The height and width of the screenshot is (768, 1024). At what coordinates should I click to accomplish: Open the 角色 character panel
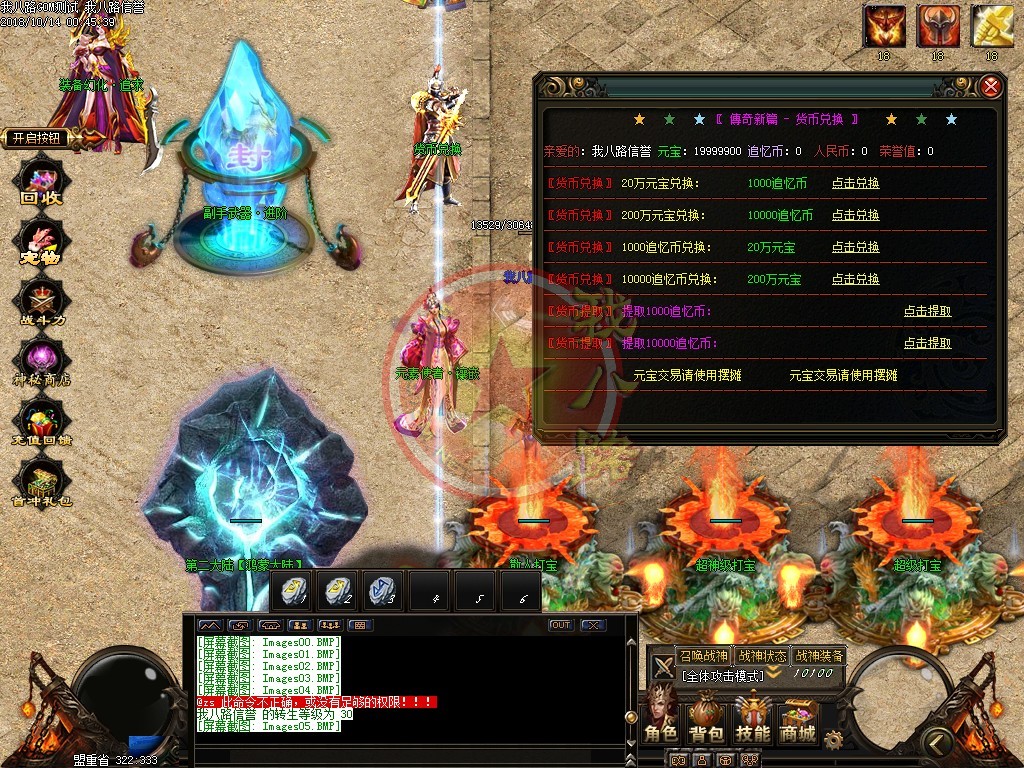[x=660, y=720]
